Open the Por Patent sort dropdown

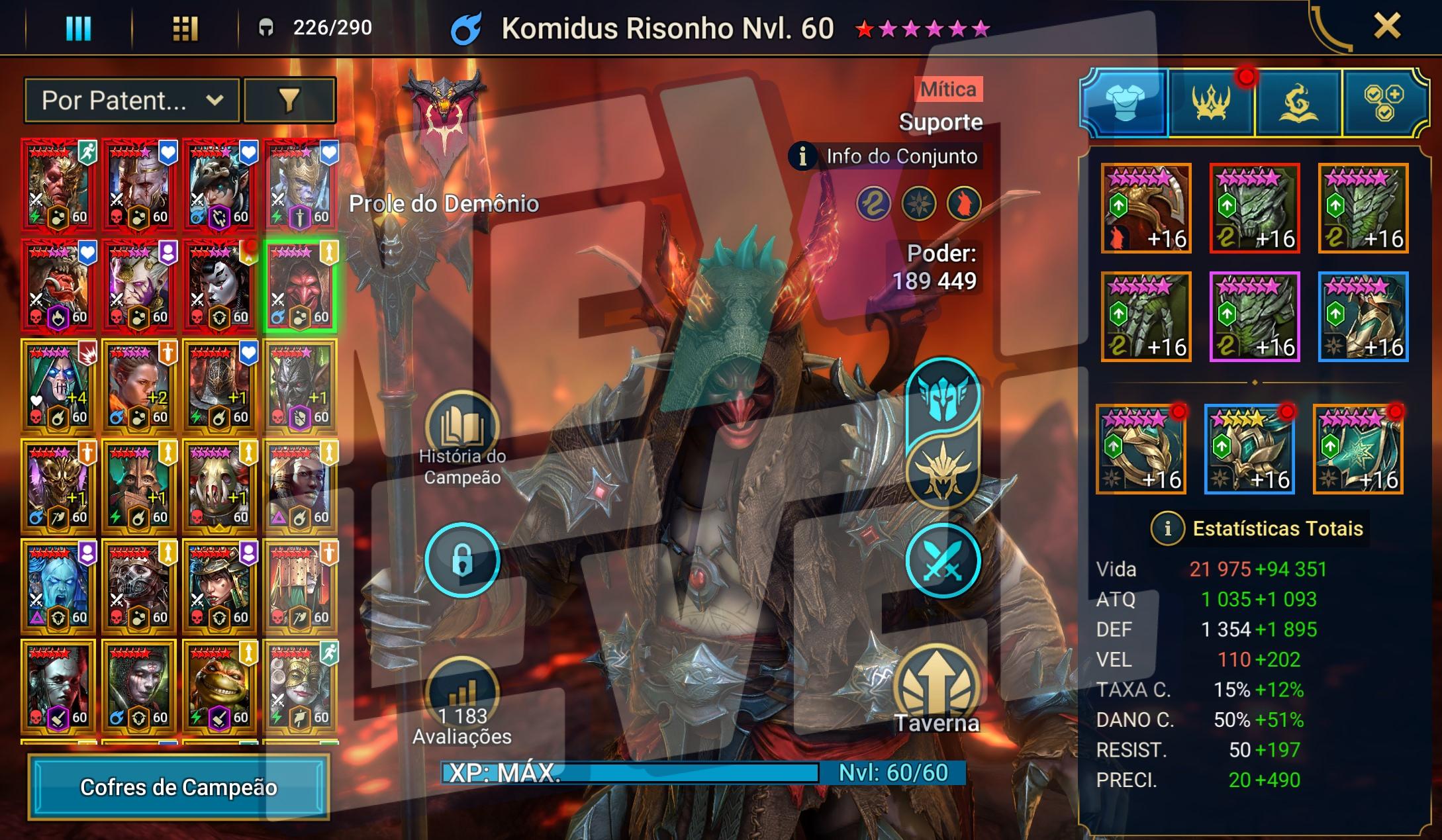(132, 101)
